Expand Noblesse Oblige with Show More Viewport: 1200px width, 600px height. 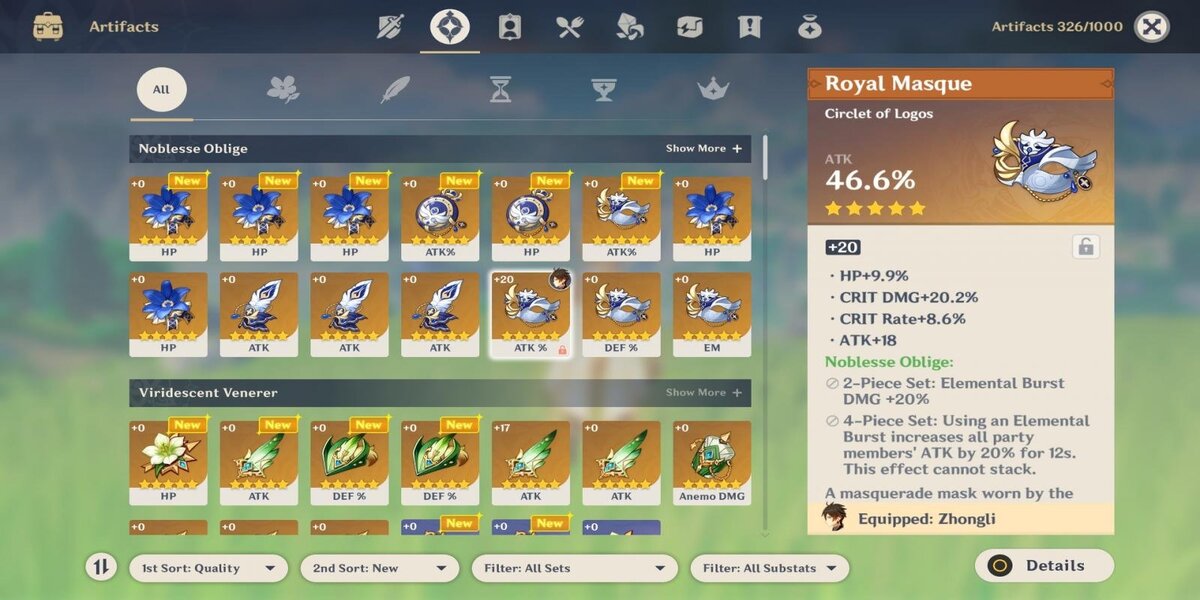point(704,148)
